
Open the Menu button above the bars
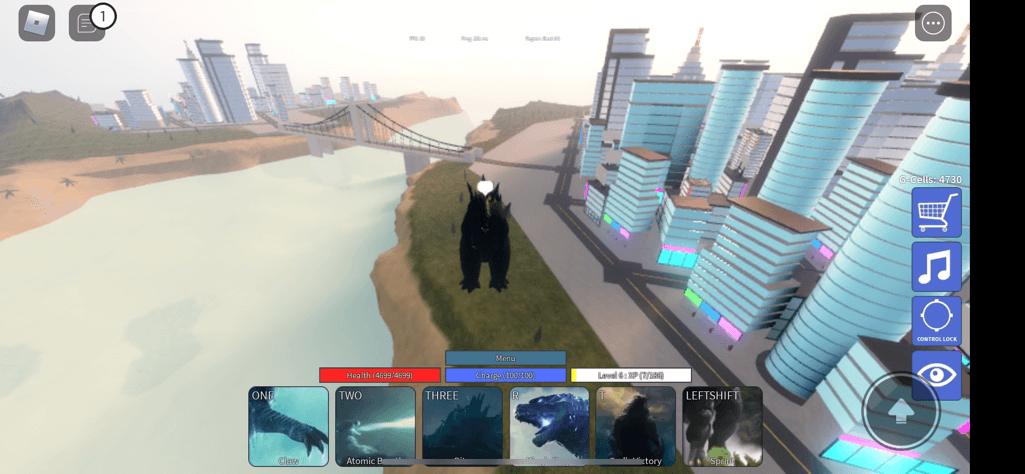point(505,358)
